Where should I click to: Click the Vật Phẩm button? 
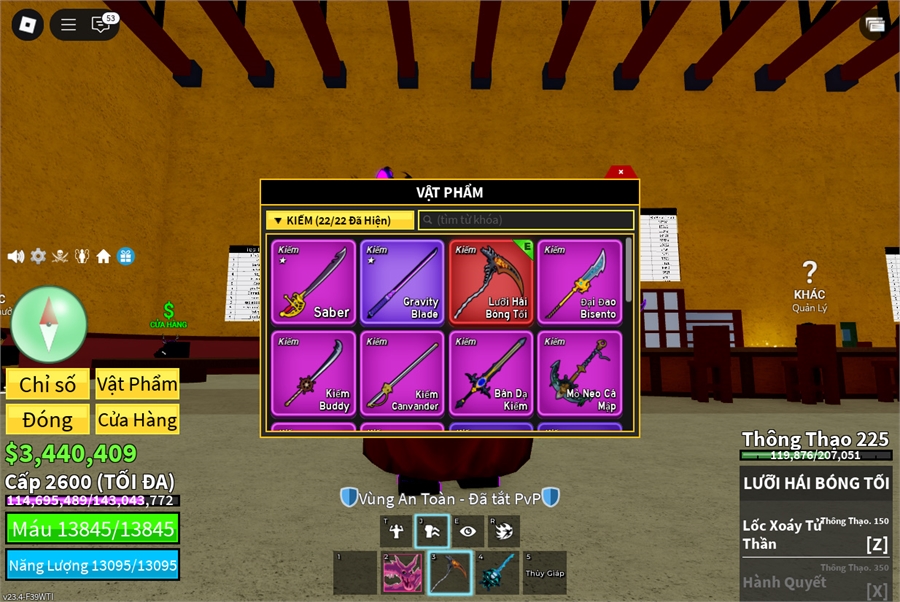(x=137, y=385)
